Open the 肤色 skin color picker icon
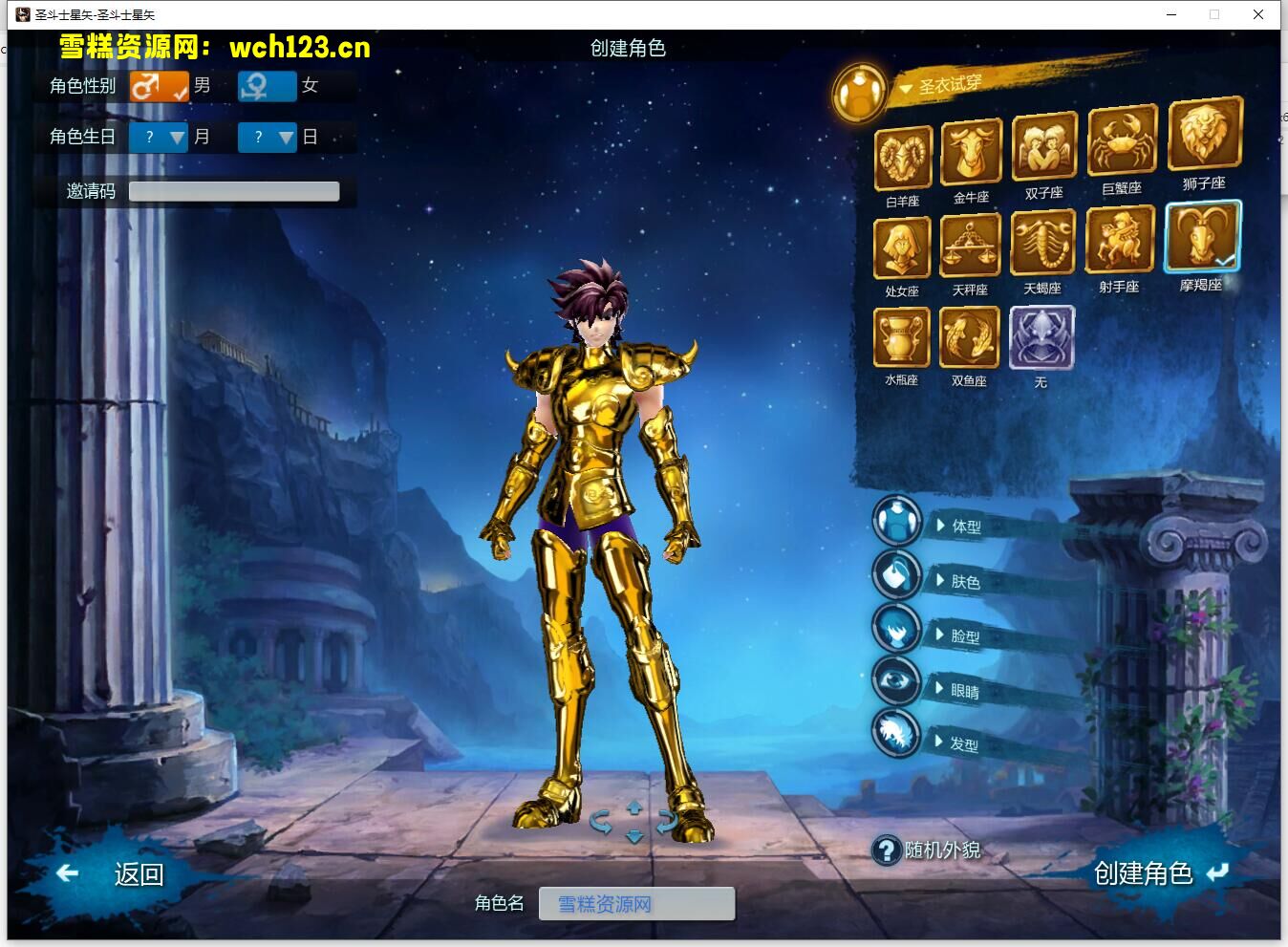 [x=896, y=575]
